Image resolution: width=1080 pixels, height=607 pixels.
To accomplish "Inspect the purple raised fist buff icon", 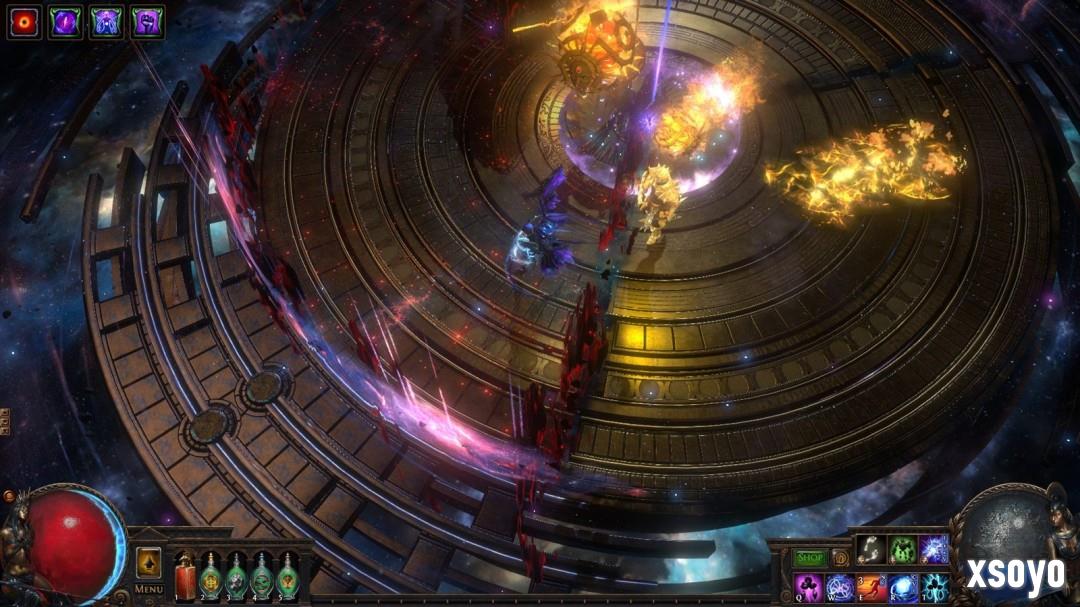I will [x=147, y=22].
